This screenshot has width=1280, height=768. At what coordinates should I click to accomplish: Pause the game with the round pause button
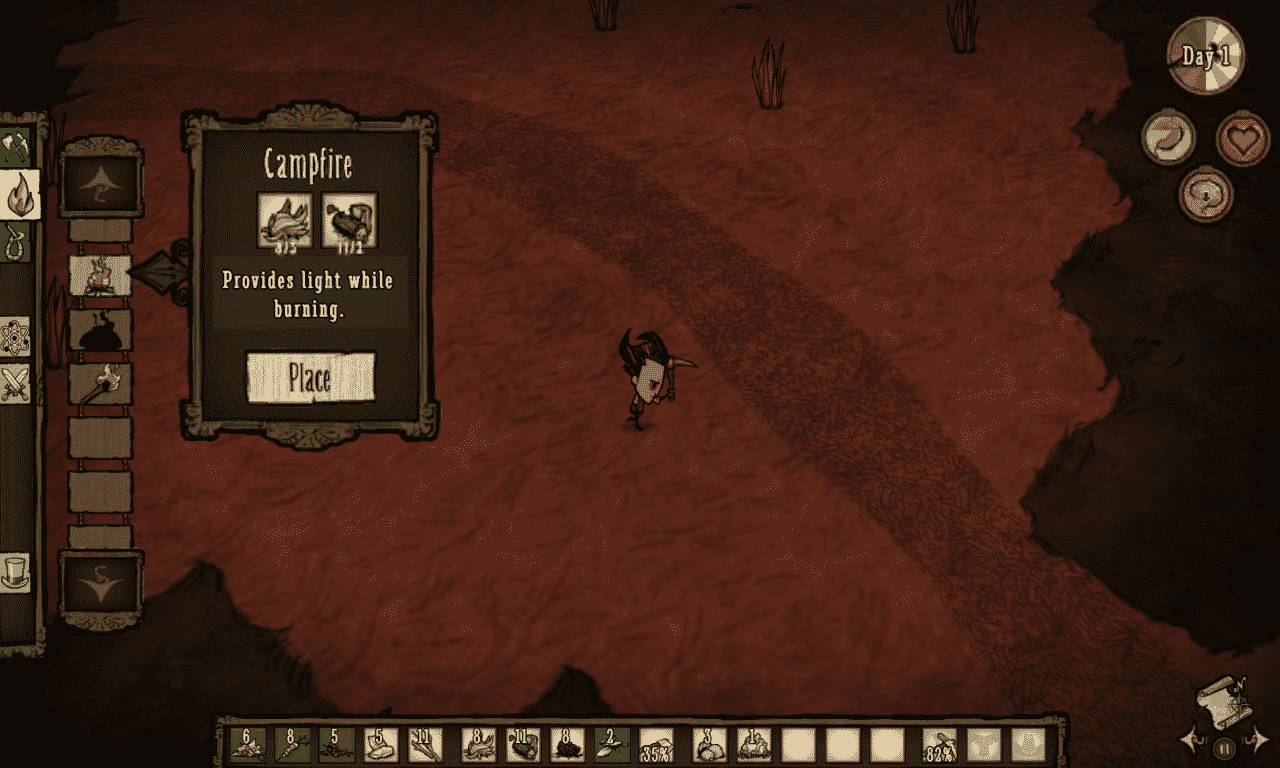1224,746
